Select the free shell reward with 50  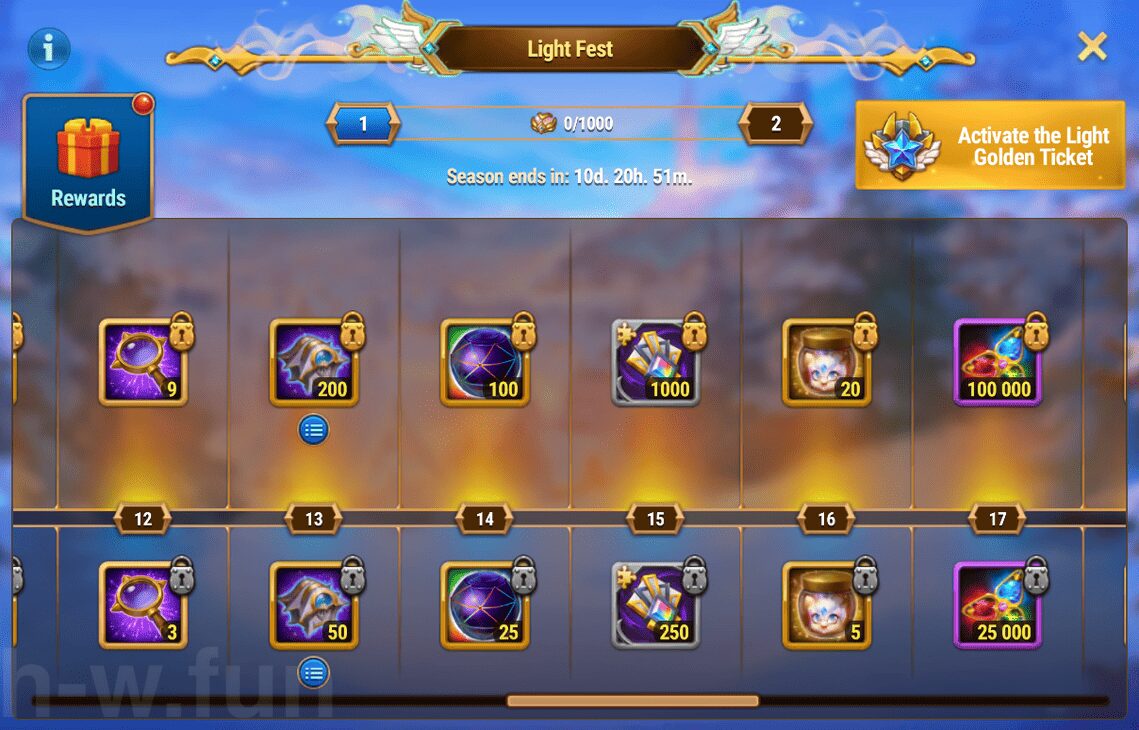point(314,605)
